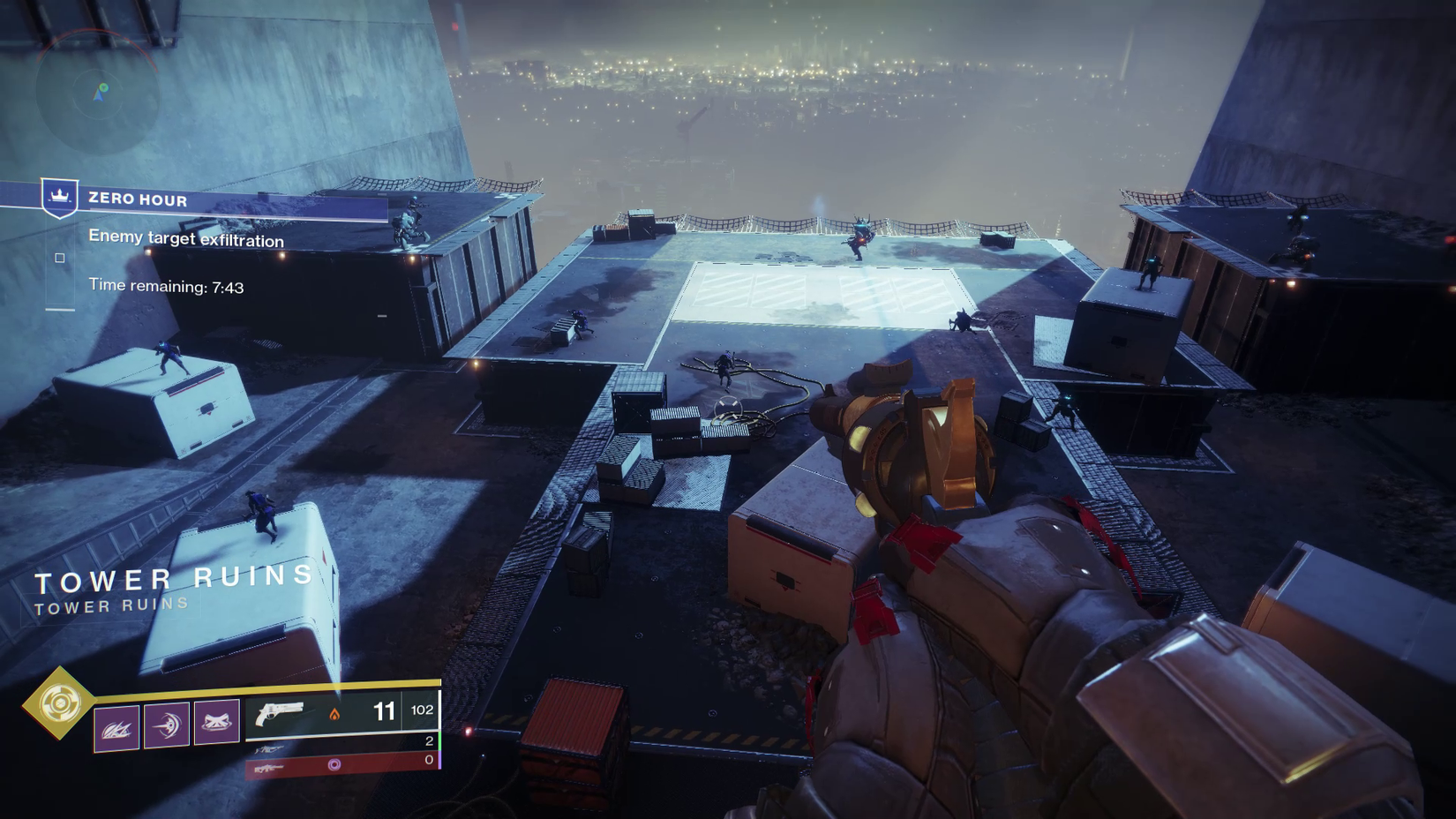Select the equipped hand cannon icon
The height and width of the screenshot is (819, 1456).
(x=278, y=711)
